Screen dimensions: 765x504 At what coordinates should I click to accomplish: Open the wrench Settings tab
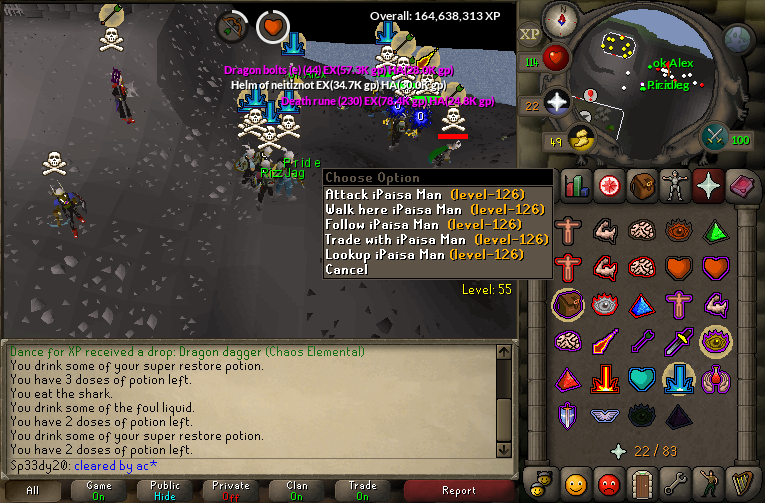pos(676,484)
